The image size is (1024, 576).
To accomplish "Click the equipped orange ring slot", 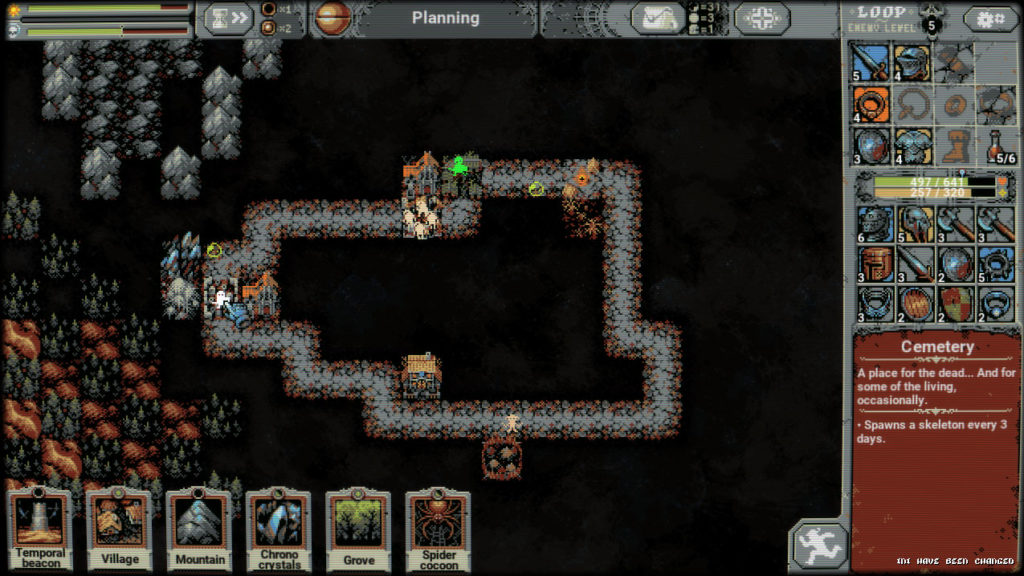I will coord(870,104).
